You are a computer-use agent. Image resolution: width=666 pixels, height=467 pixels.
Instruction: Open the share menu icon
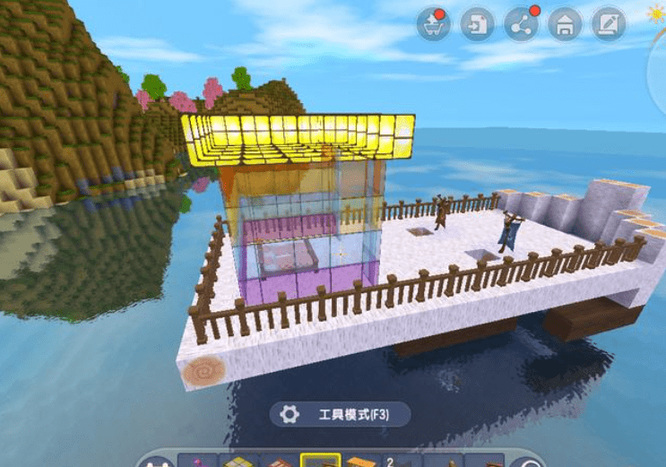[521, 23]
